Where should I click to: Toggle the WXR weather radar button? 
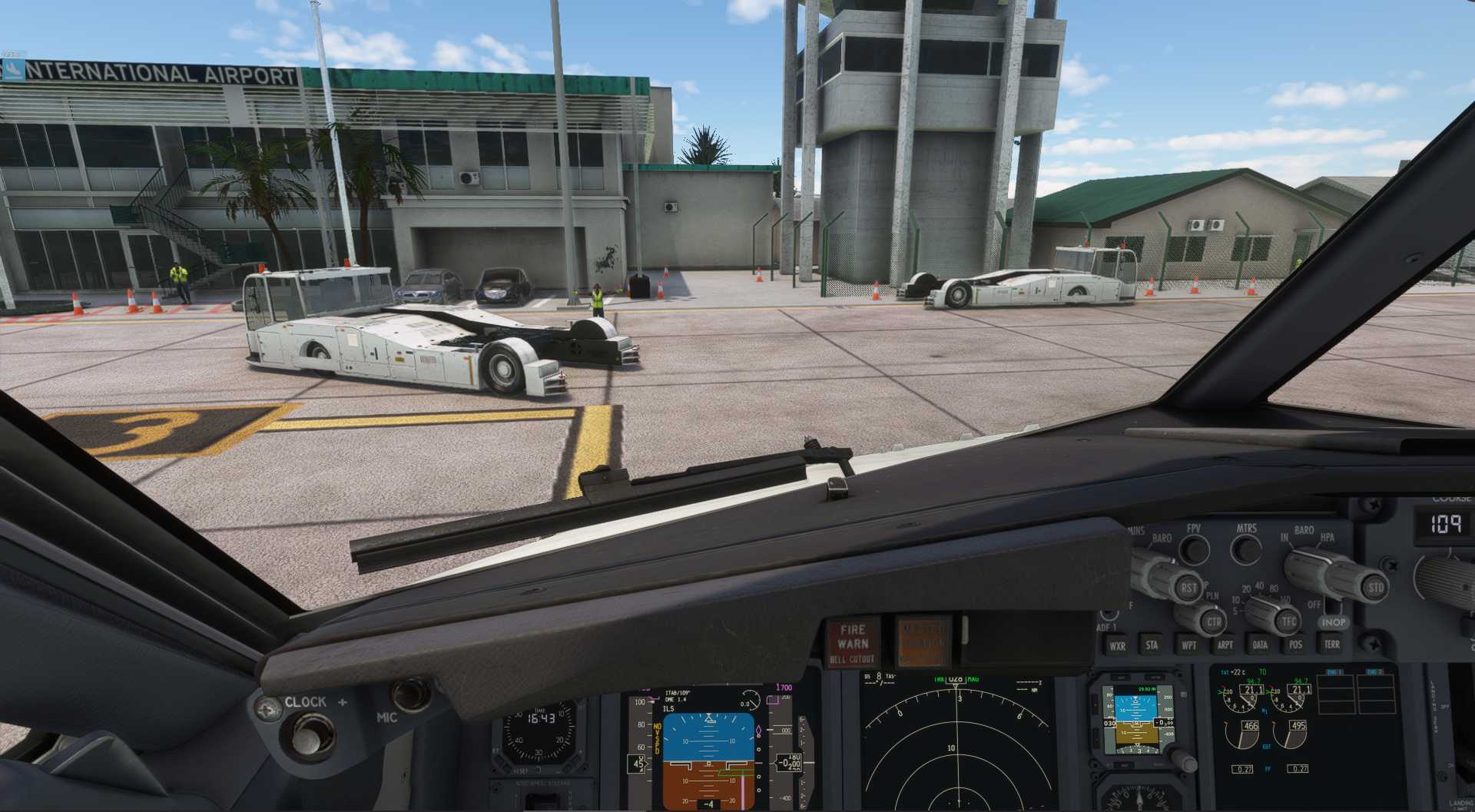[x=1117, y=646]
